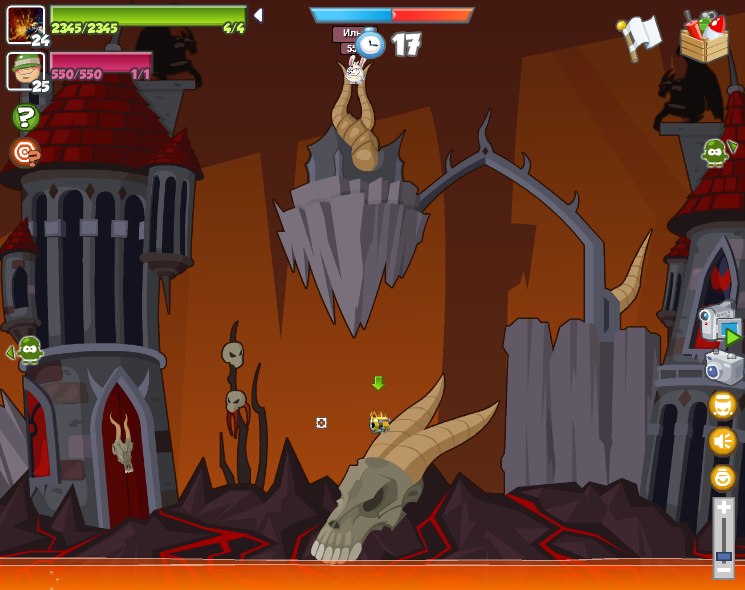Jump to off-screen worm on left edge
The width and height of the screenshot is (745, 590).
[x=27, y=350]
